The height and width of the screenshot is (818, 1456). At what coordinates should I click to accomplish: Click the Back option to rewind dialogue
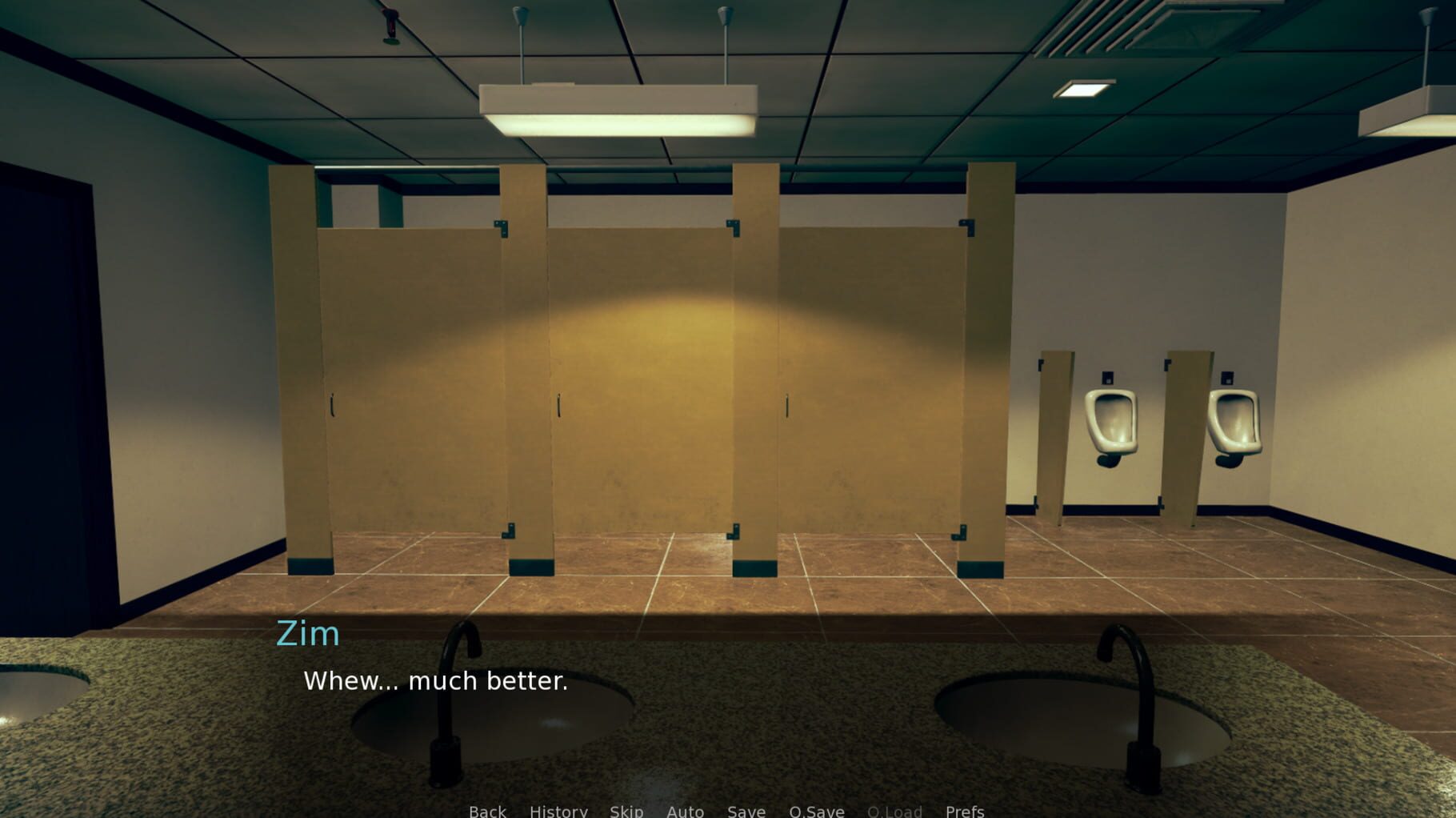[x=487, y=811]
